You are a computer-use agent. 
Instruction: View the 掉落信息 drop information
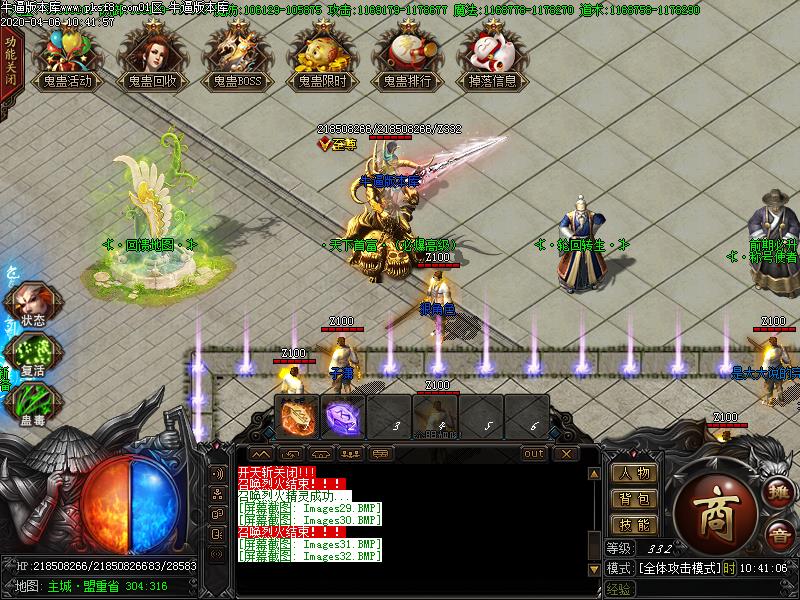pos(492,58)
